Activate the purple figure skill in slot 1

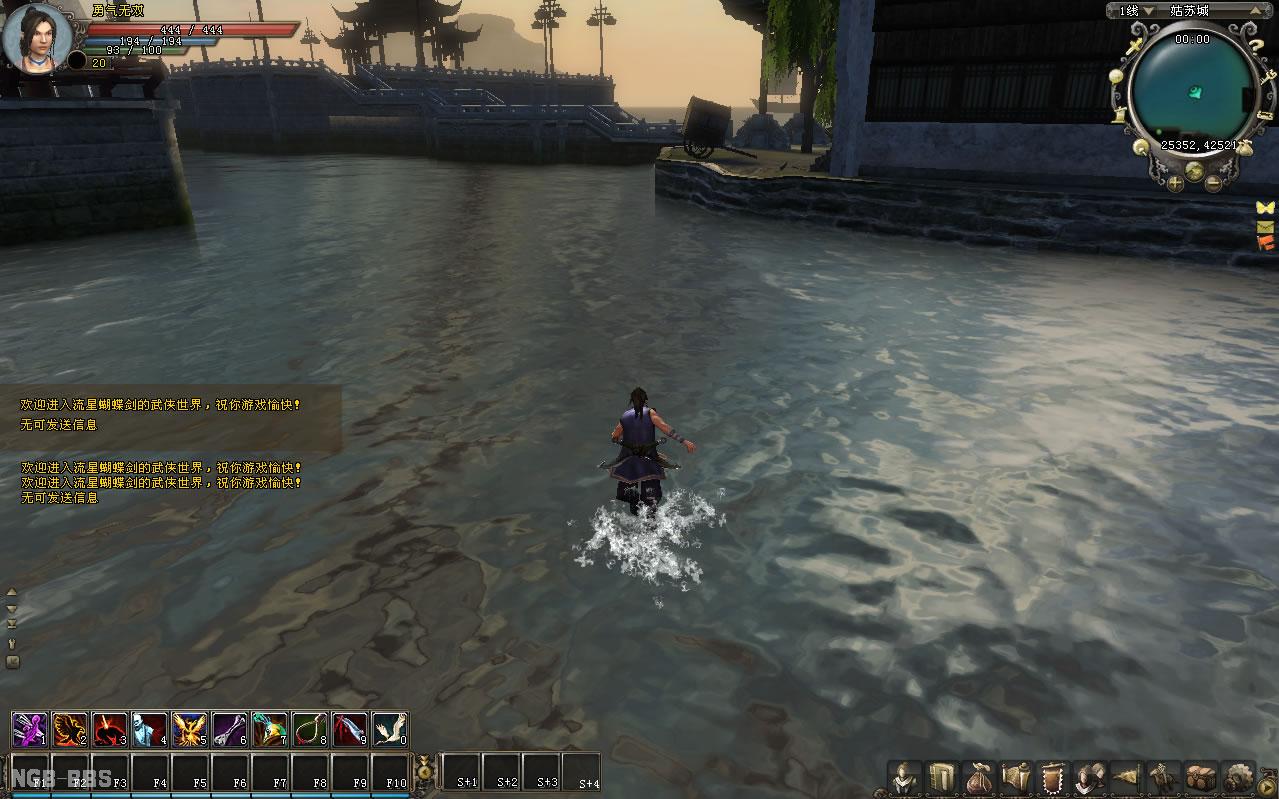pyautogui.click(x=29, y=729)
